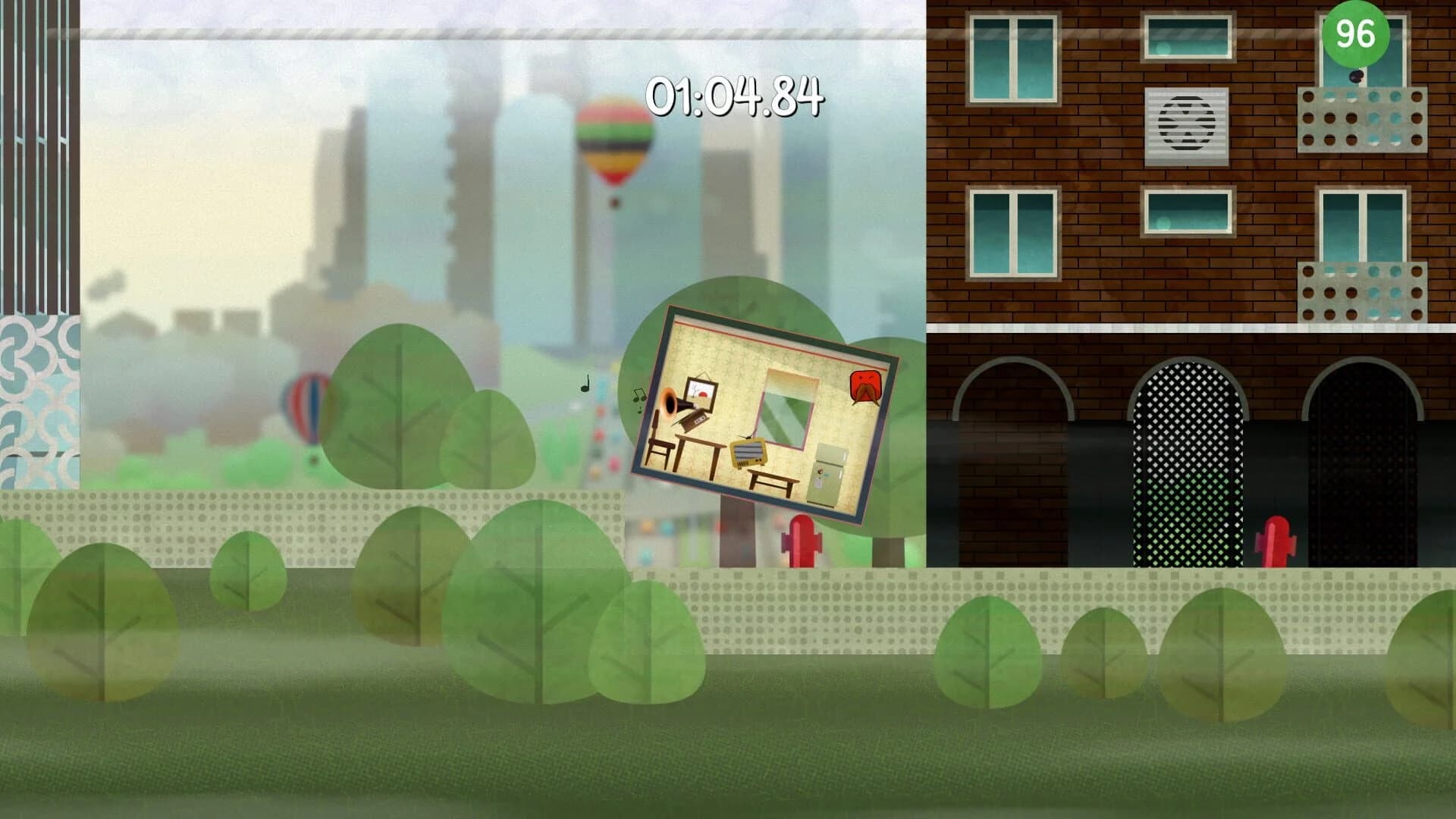The image size is (1456, 819).
Task: Select the musical notes near the room
Action: pos(639,397)
